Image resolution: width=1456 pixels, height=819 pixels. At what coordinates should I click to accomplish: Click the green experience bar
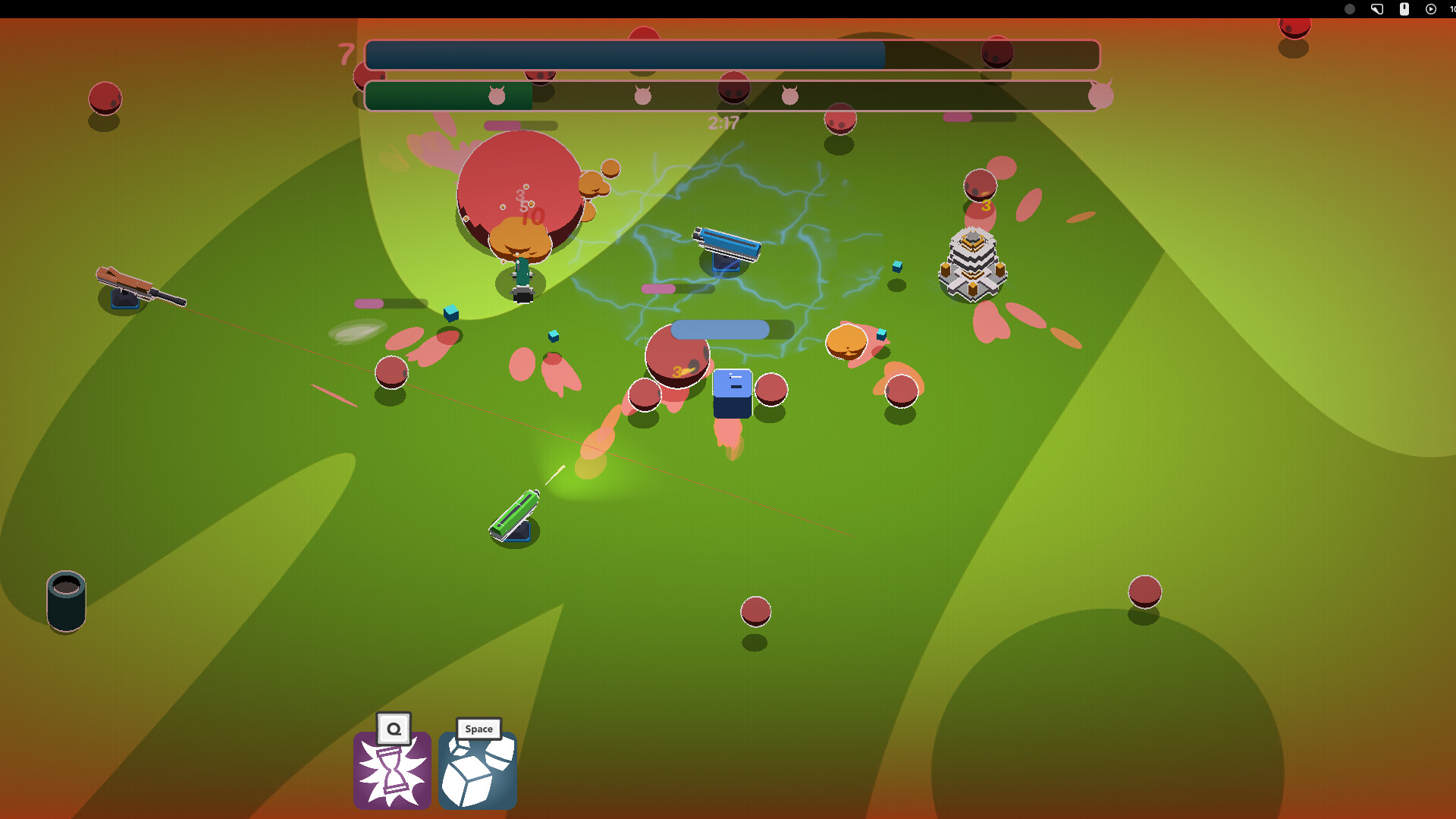tap(447, 96)
